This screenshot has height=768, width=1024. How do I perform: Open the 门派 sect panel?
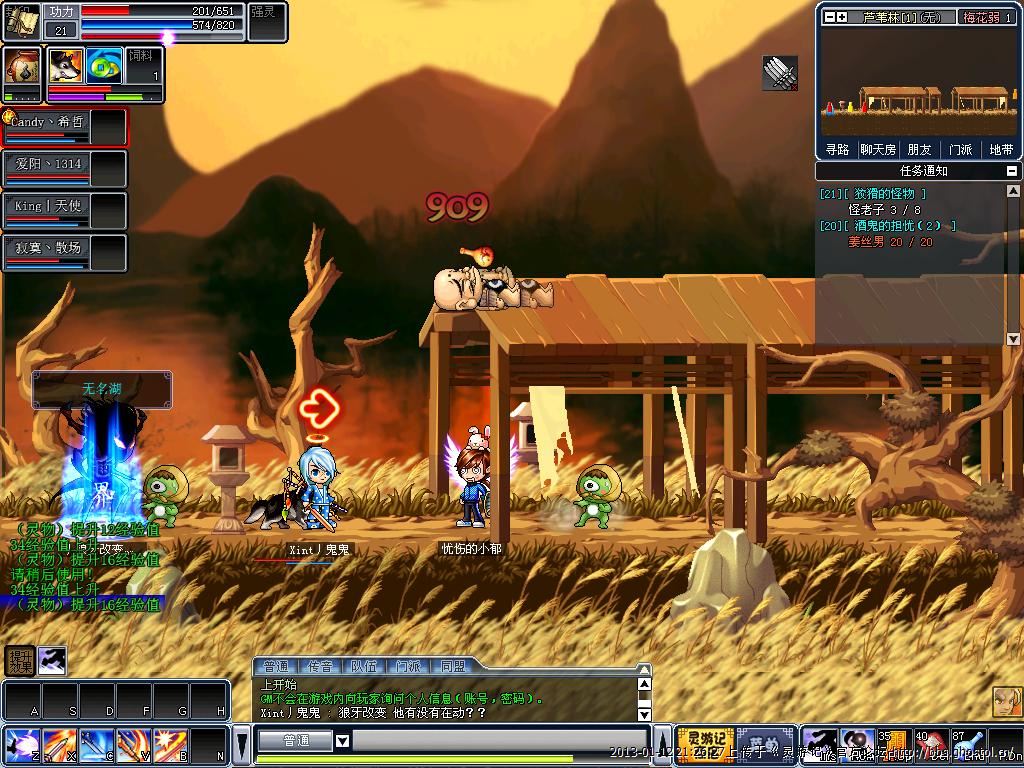coord(960,150)
